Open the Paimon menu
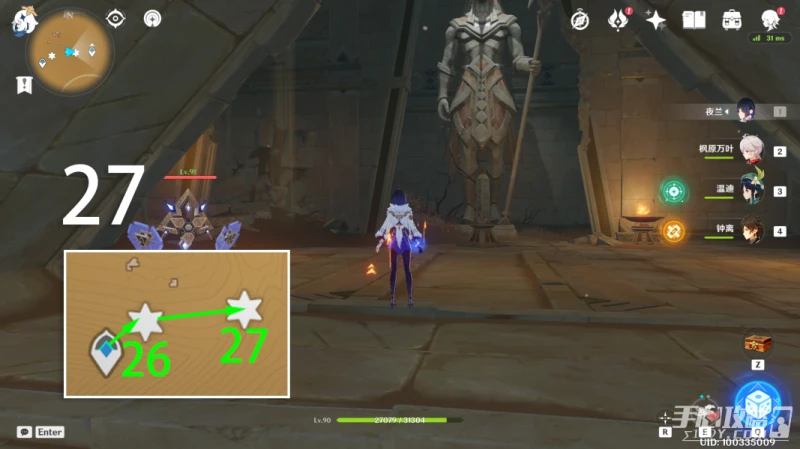Screen dimensions: 800x449 pyautogui.click(x=22, y=22)
